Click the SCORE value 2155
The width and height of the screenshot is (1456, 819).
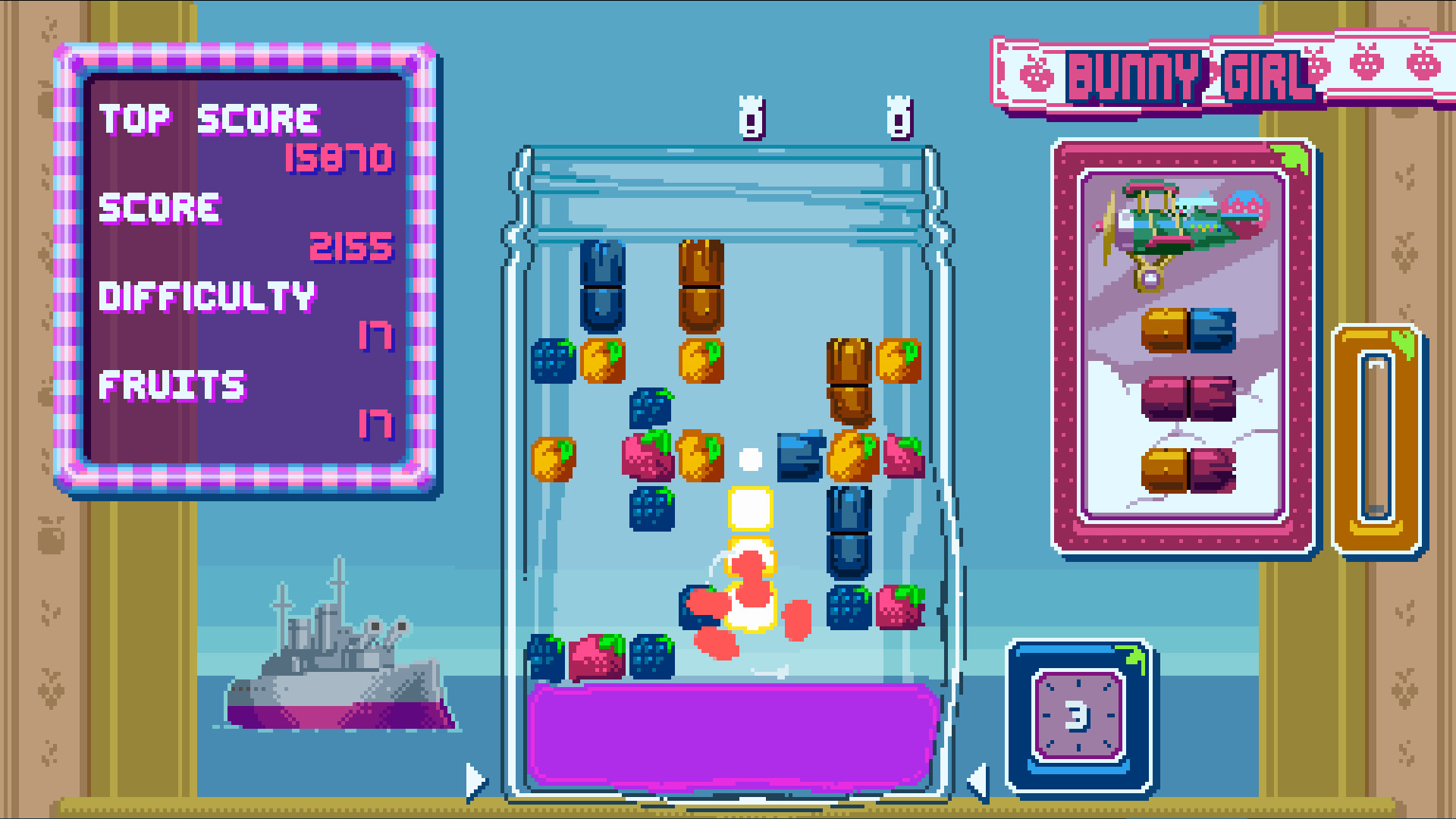350,247
